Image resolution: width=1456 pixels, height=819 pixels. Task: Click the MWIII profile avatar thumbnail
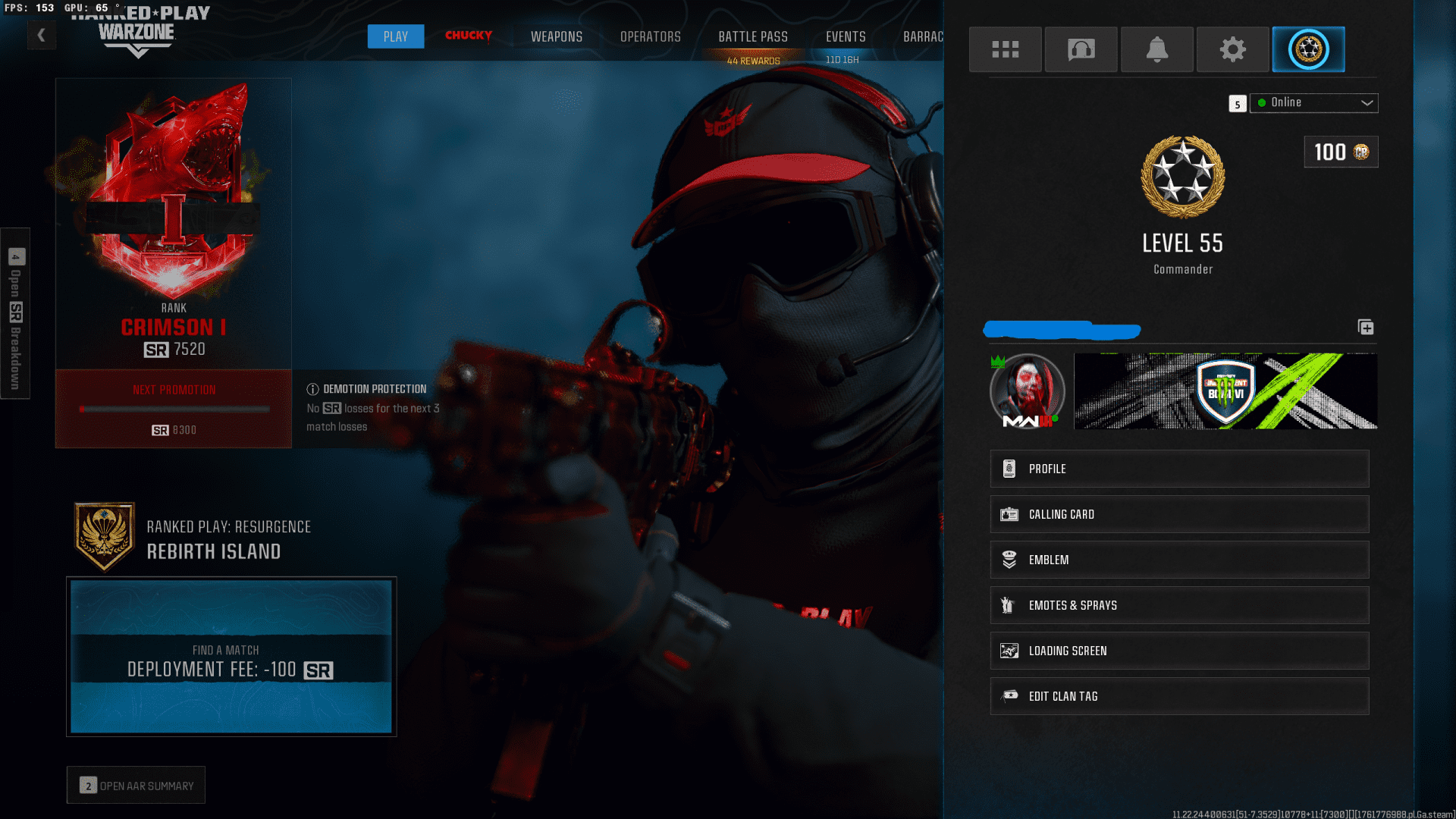(1027, 391)
